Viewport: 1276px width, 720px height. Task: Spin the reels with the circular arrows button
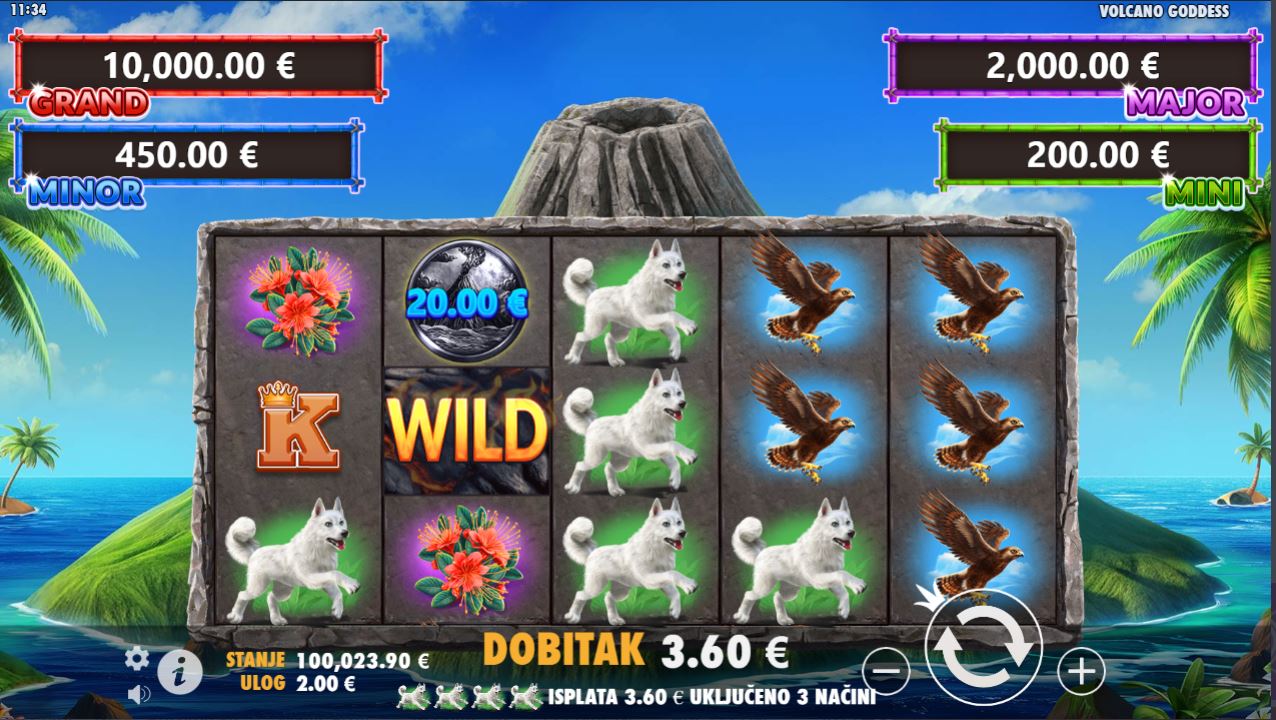(983, 647)
